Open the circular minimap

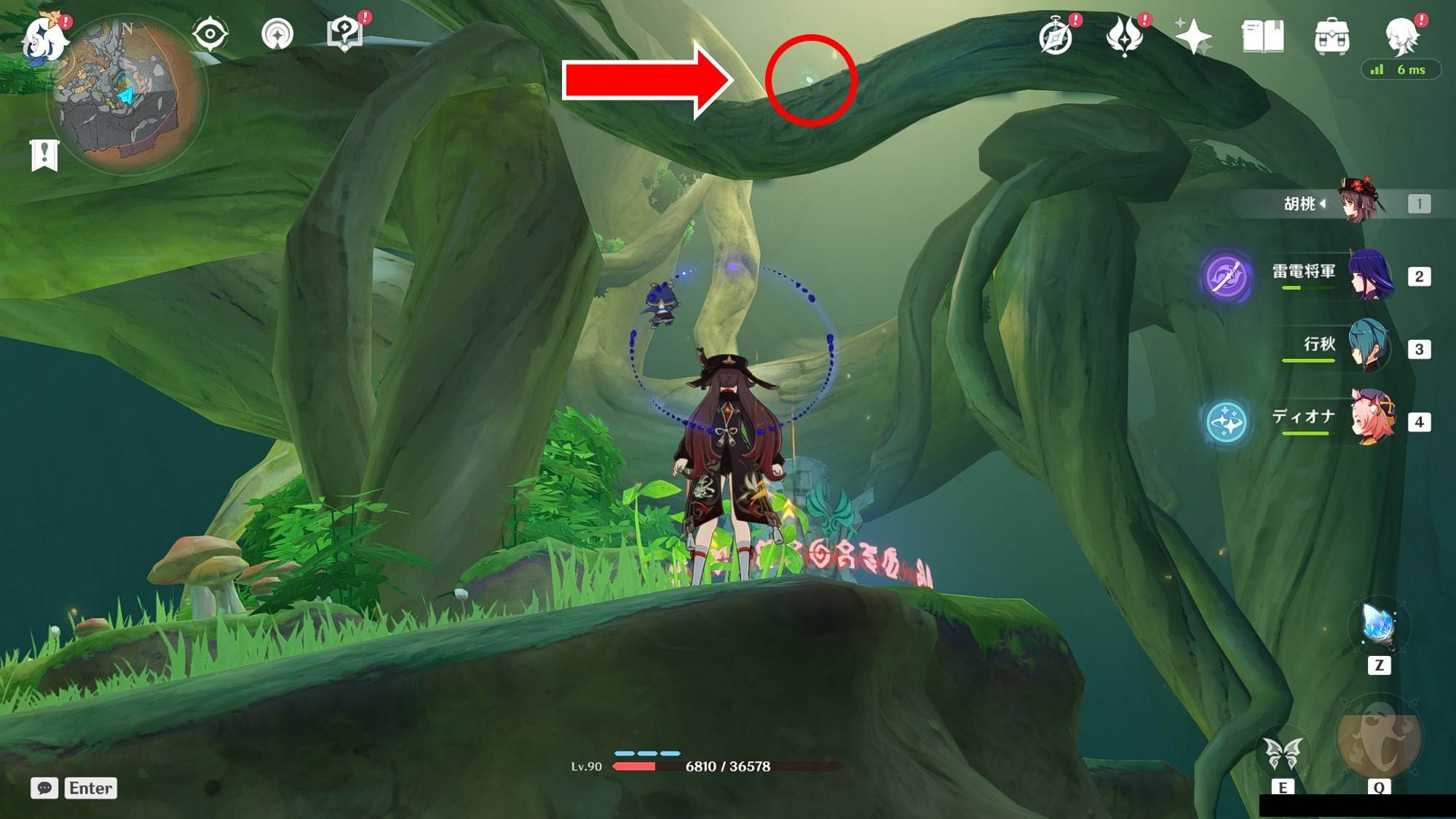(127, 95)
